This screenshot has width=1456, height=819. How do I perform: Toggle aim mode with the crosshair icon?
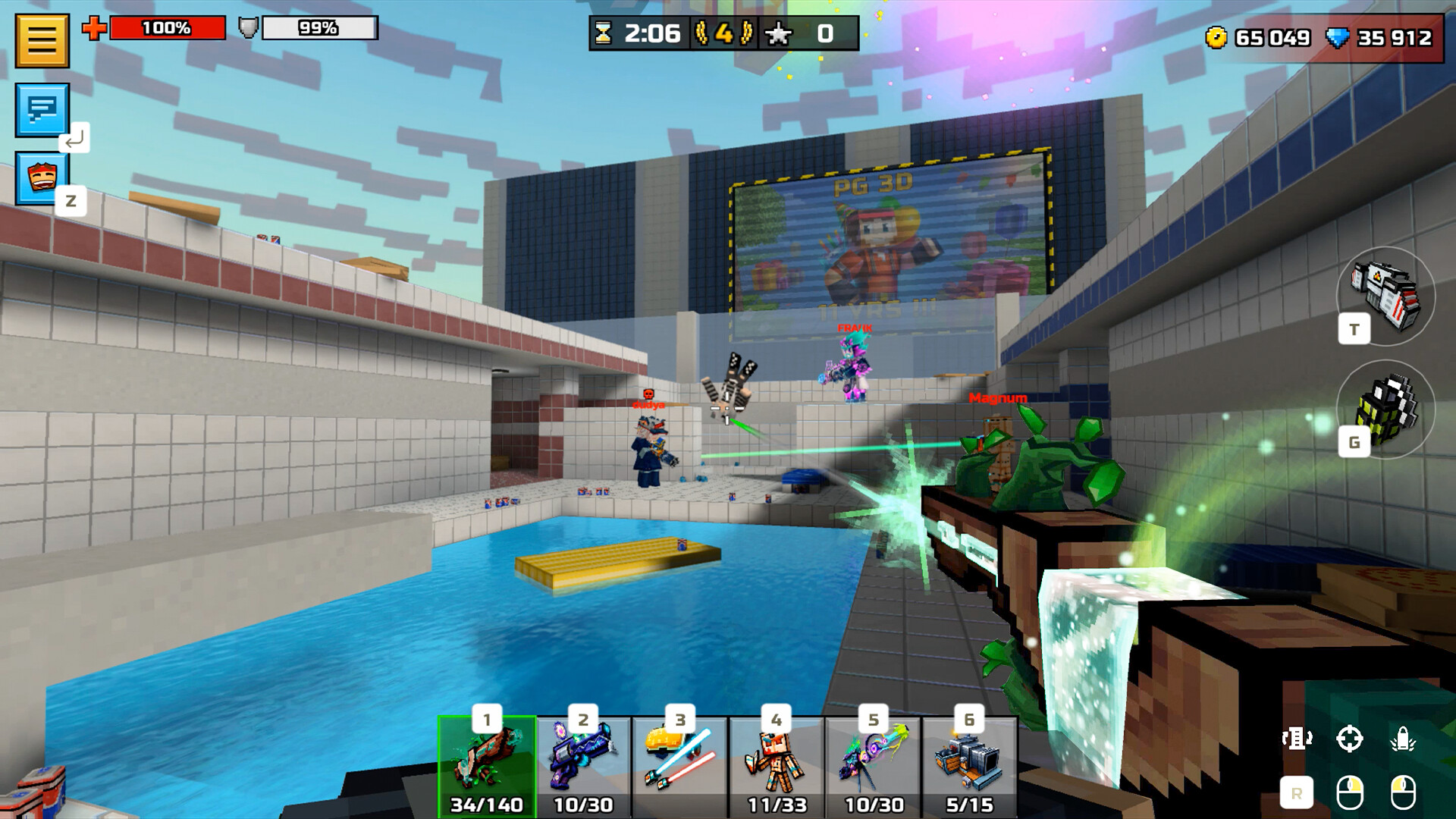pyautogui.click(x=1350, y=738)
